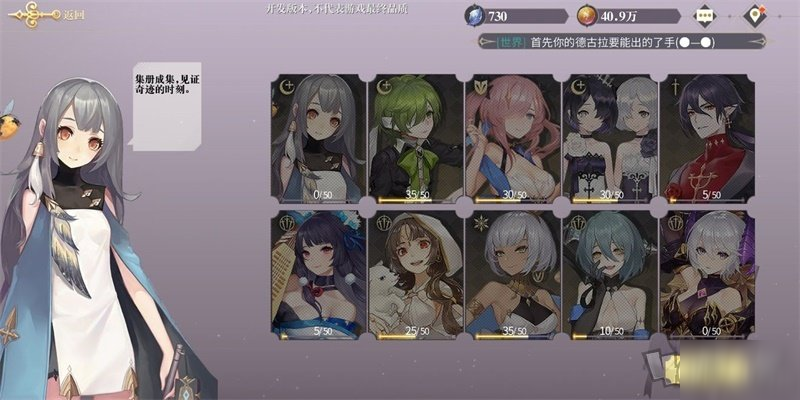
Task: Pick the card with two characters
Action: [x=608, y=139]
